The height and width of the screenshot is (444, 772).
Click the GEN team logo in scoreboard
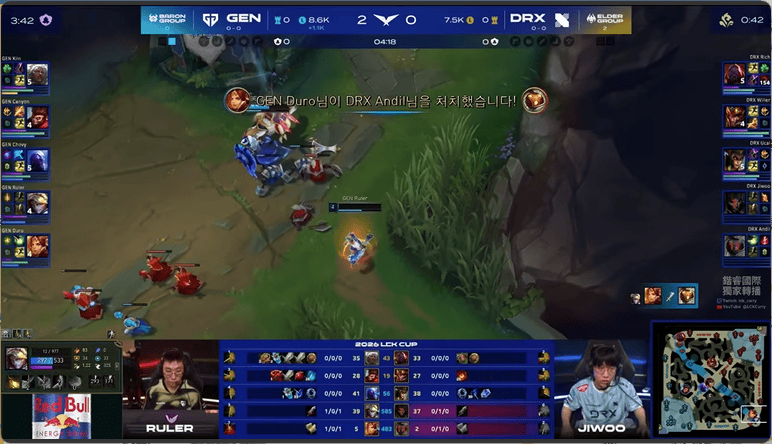pyautogui.click(x=211, y=19)
